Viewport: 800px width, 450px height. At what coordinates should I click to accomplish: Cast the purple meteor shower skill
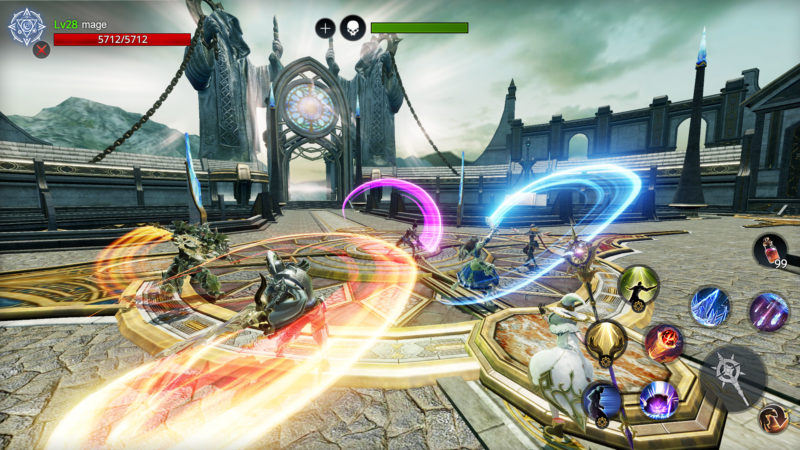769,311
